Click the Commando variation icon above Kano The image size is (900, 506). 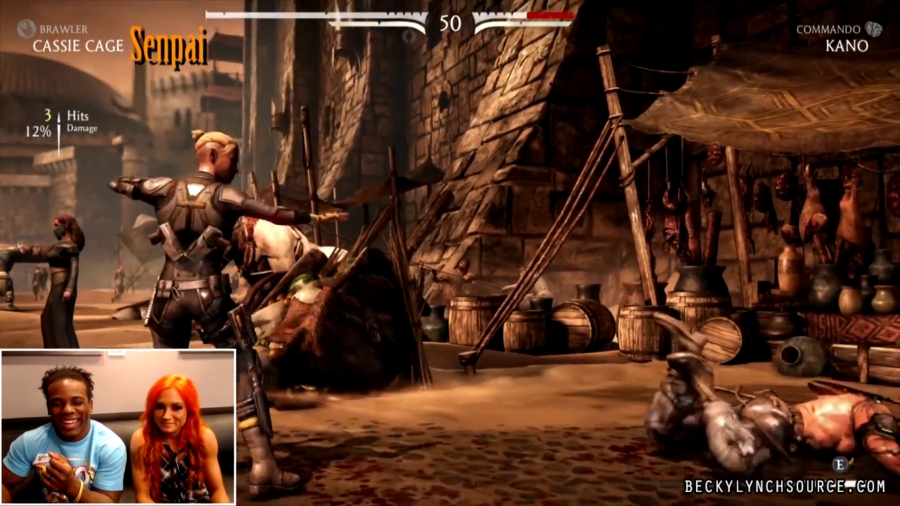pos(874,29)
